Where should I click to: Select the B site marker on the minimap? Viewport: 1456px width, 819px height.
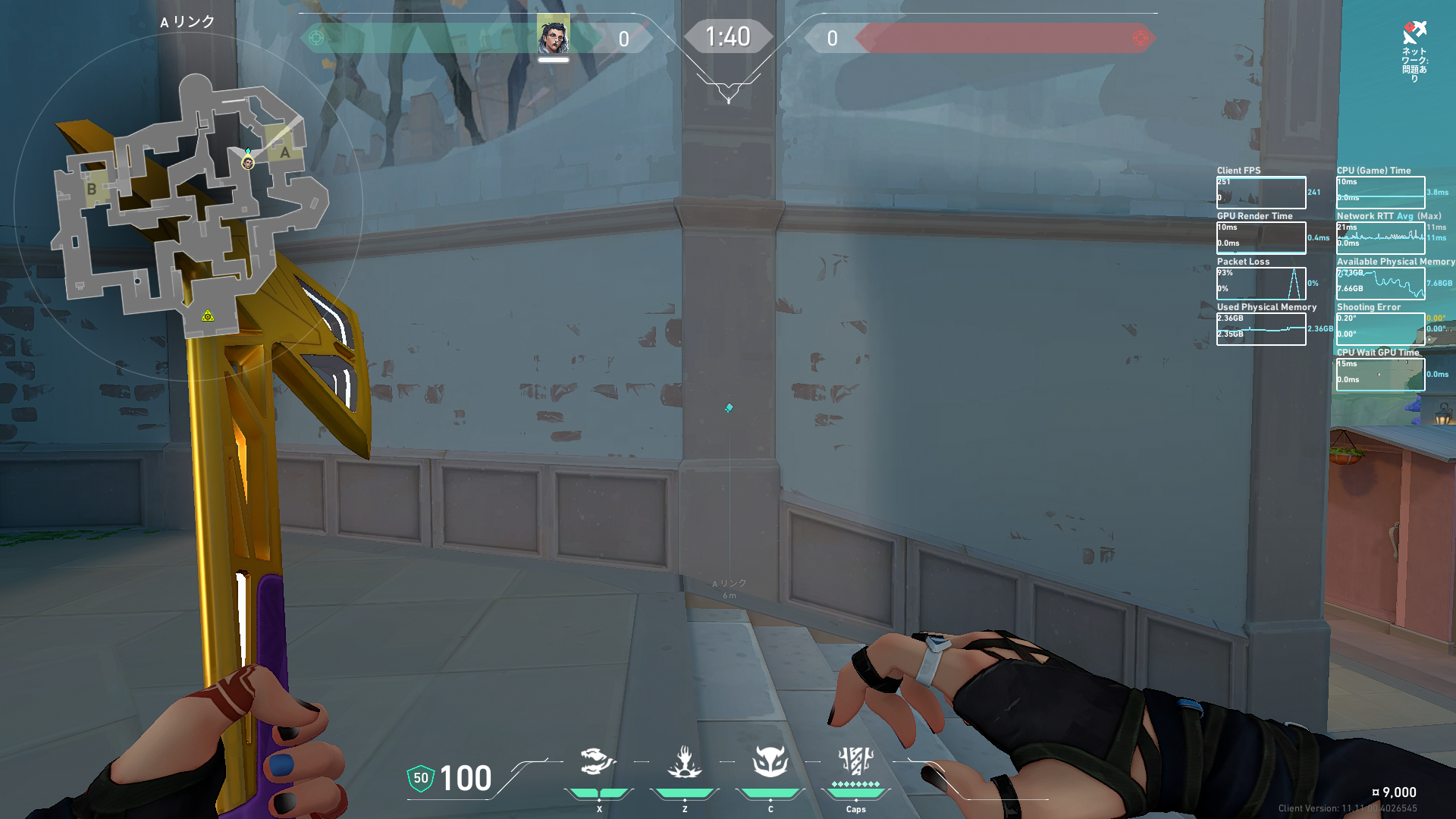pos(92,189)
